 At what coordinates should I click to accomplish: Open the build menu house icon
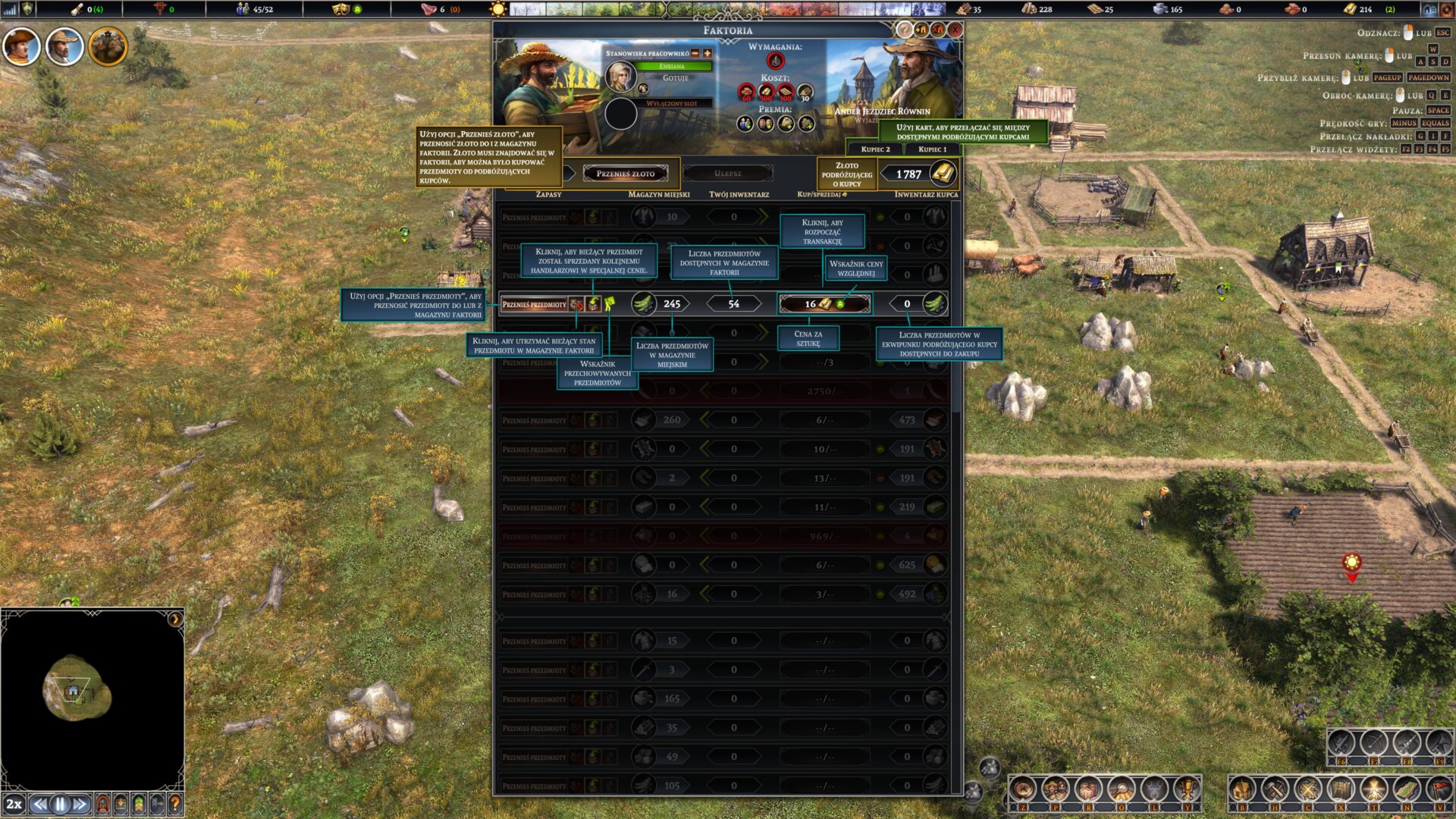tap(1242, 790)
